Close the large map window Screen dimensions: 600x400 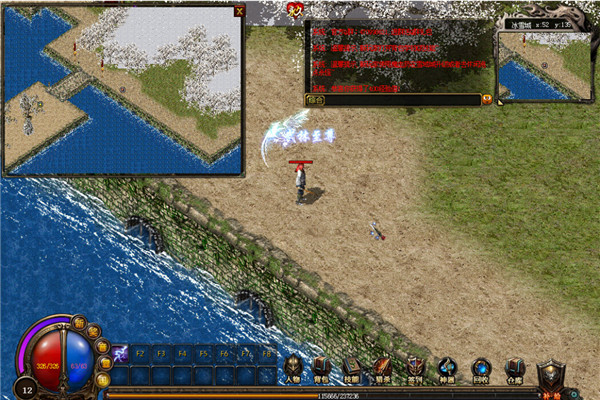[x=238, y=11]
